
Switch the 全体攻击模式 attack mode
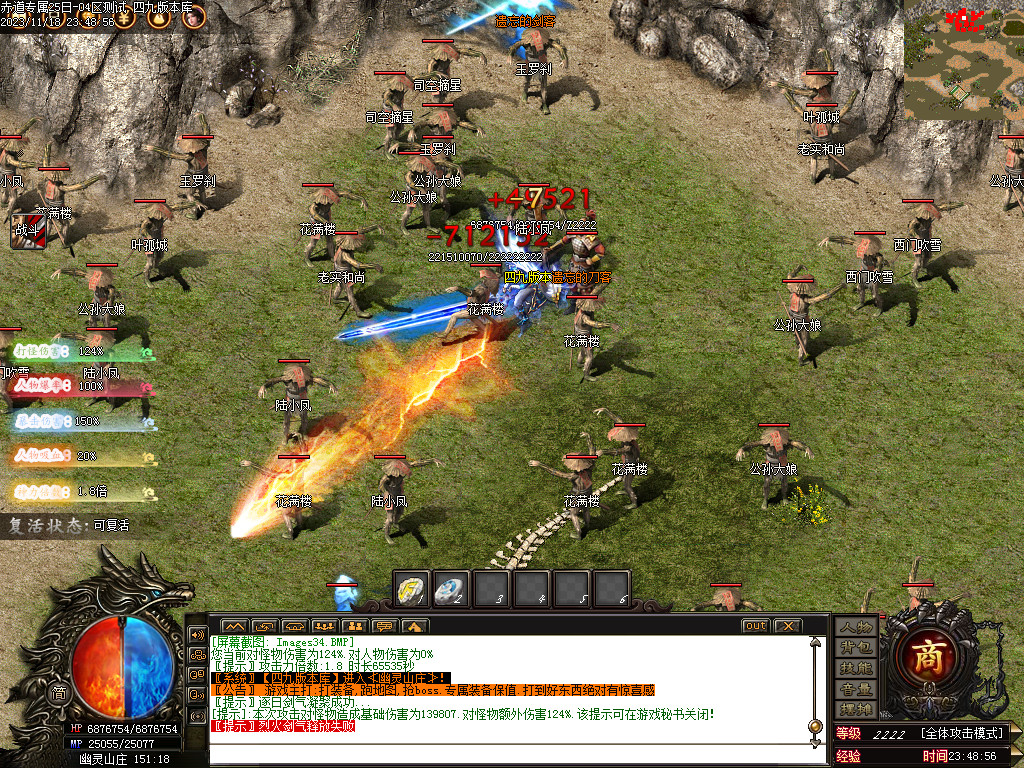click(x=962, y=734)
